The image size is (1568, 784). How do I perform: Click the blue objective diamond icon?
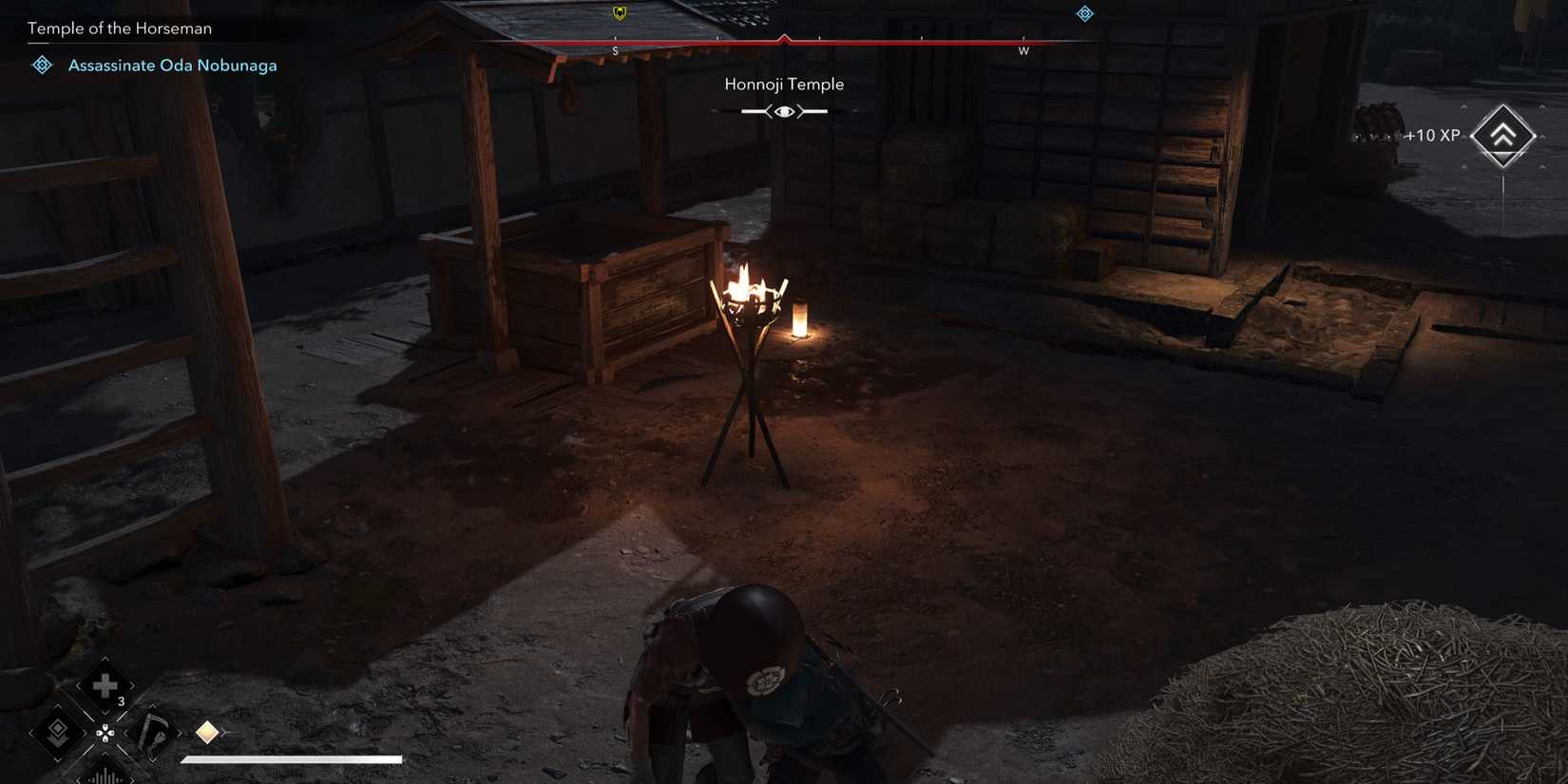[x=41, y=64]
